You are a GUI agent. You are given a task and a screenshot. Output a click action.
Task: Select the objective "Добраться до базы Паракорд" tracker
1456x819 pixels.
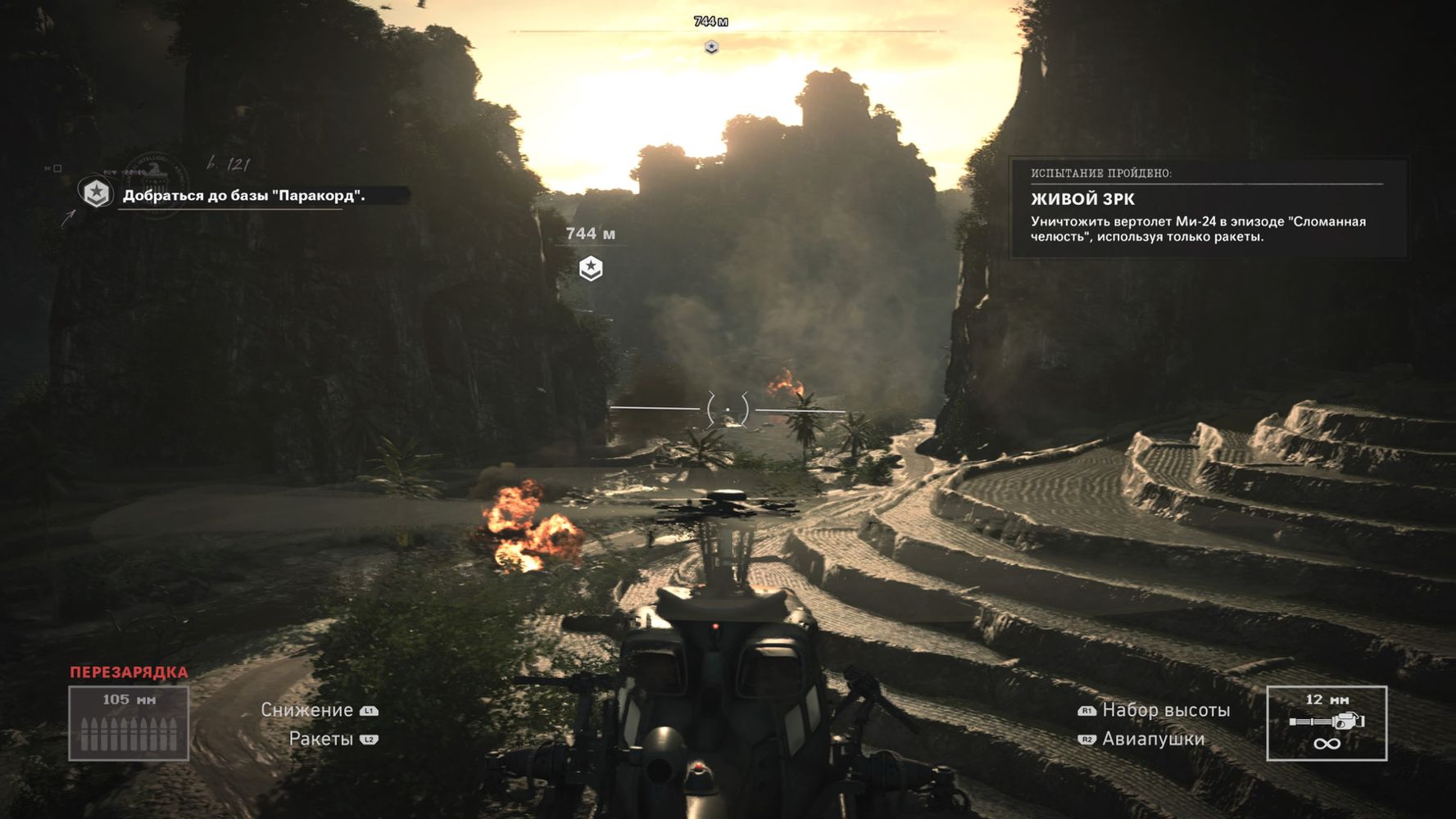243,195
